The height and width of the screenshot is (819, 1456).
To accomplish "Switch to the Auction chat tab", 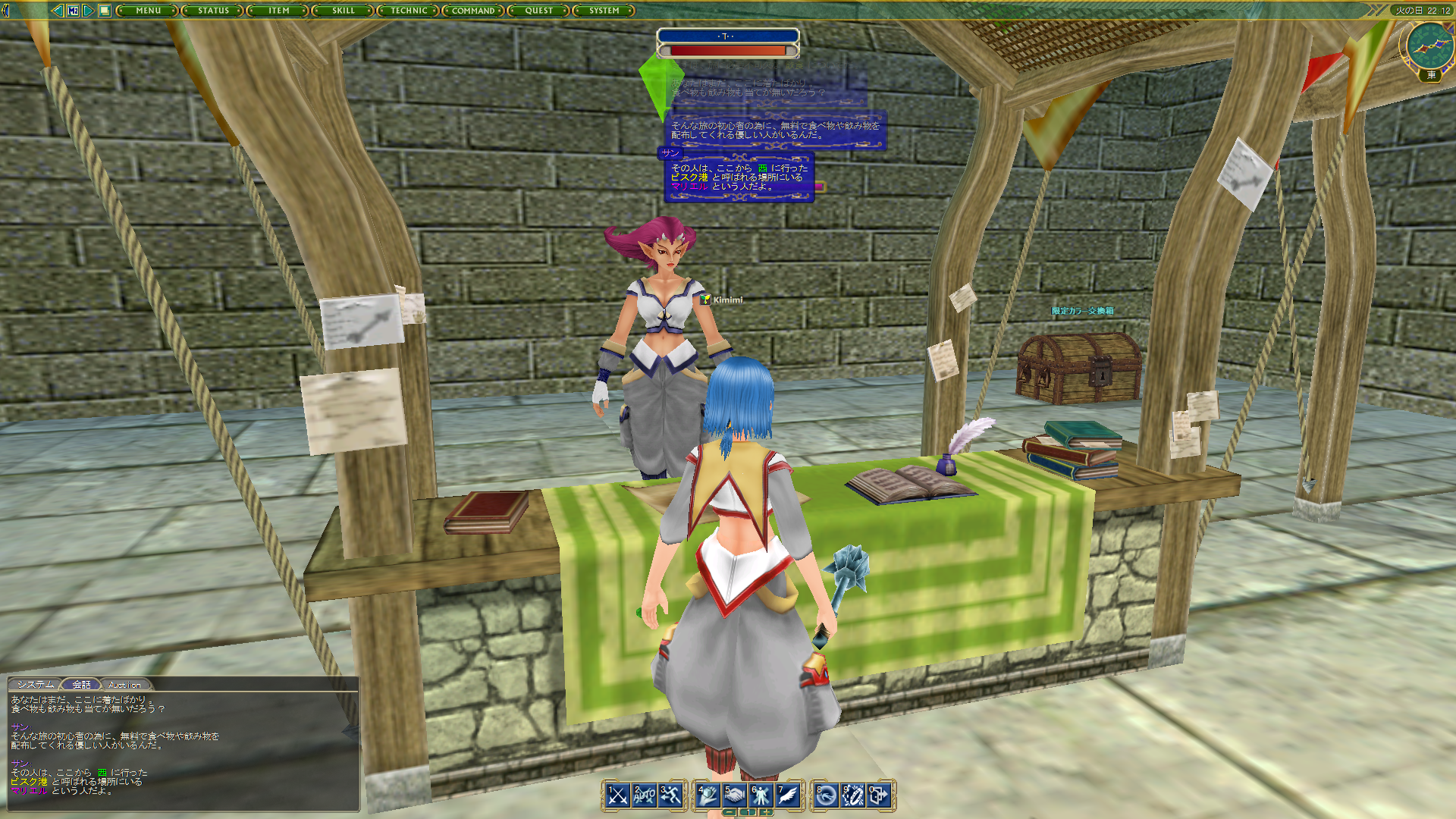I will (x=126, y=684).
